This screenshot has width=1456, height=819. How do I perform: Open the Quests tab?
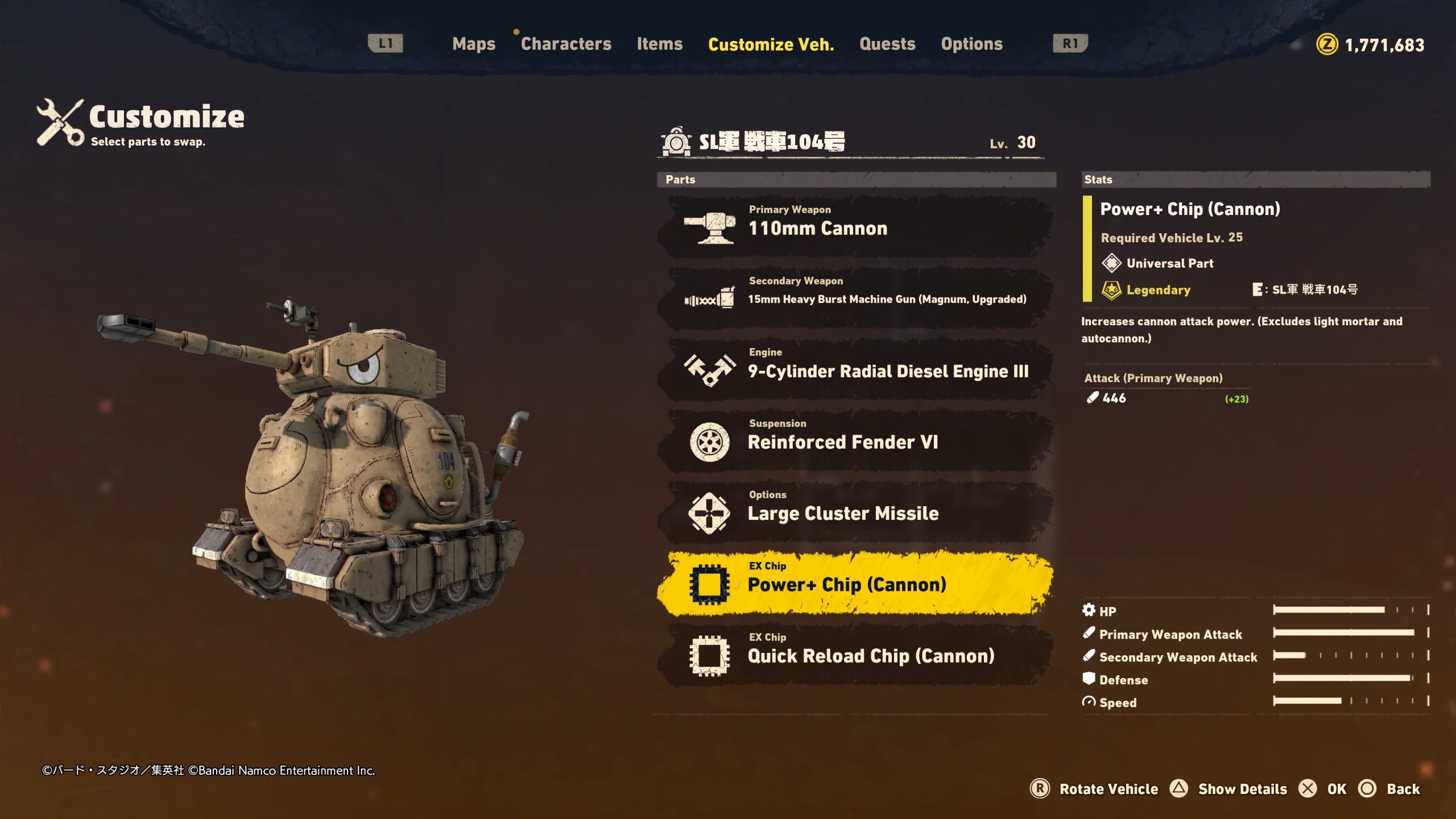pyautogui.click(x=887, y=44)
